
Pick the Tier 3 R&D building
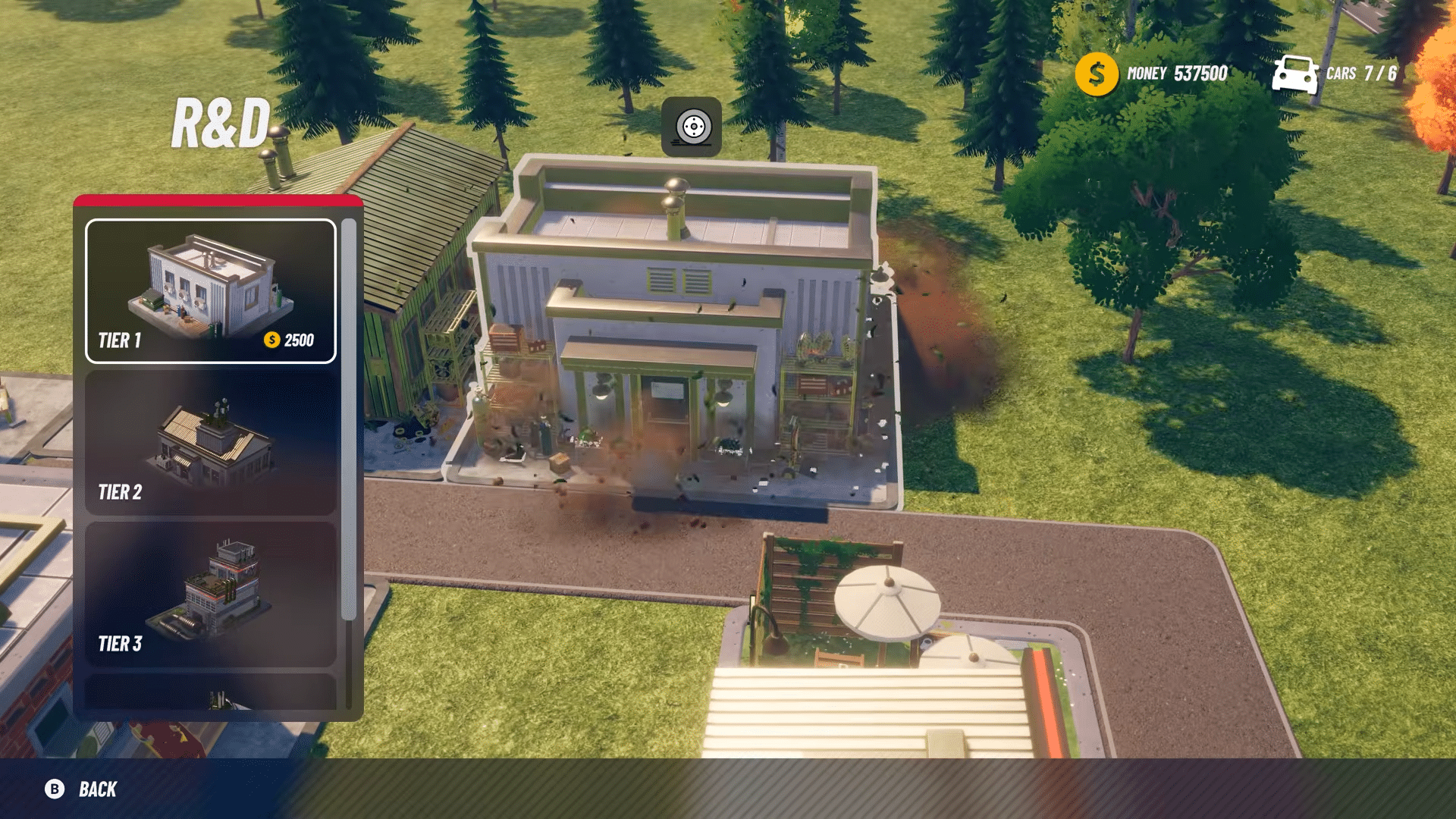click(210, 595)
